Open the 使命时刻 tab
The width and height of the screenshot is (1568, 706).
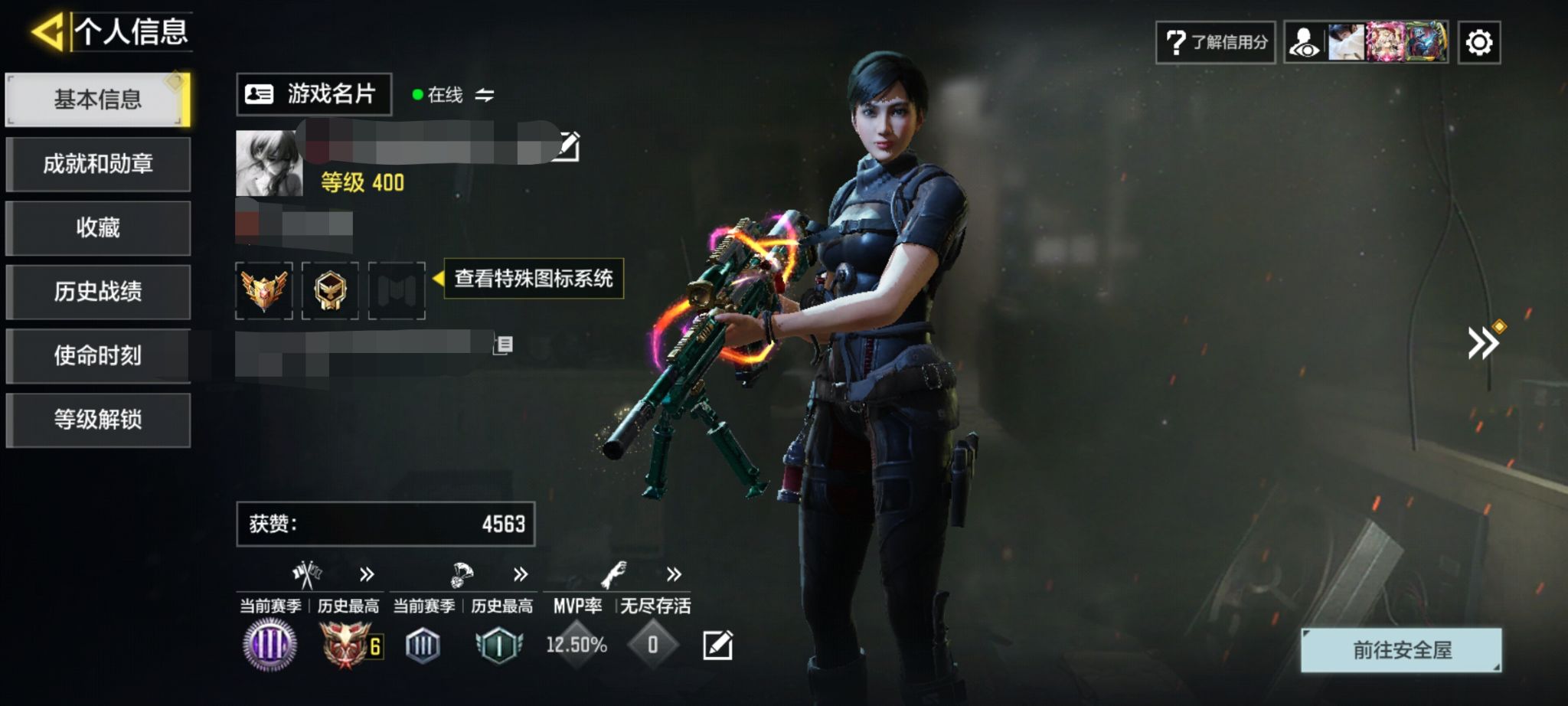click(97, 355)
